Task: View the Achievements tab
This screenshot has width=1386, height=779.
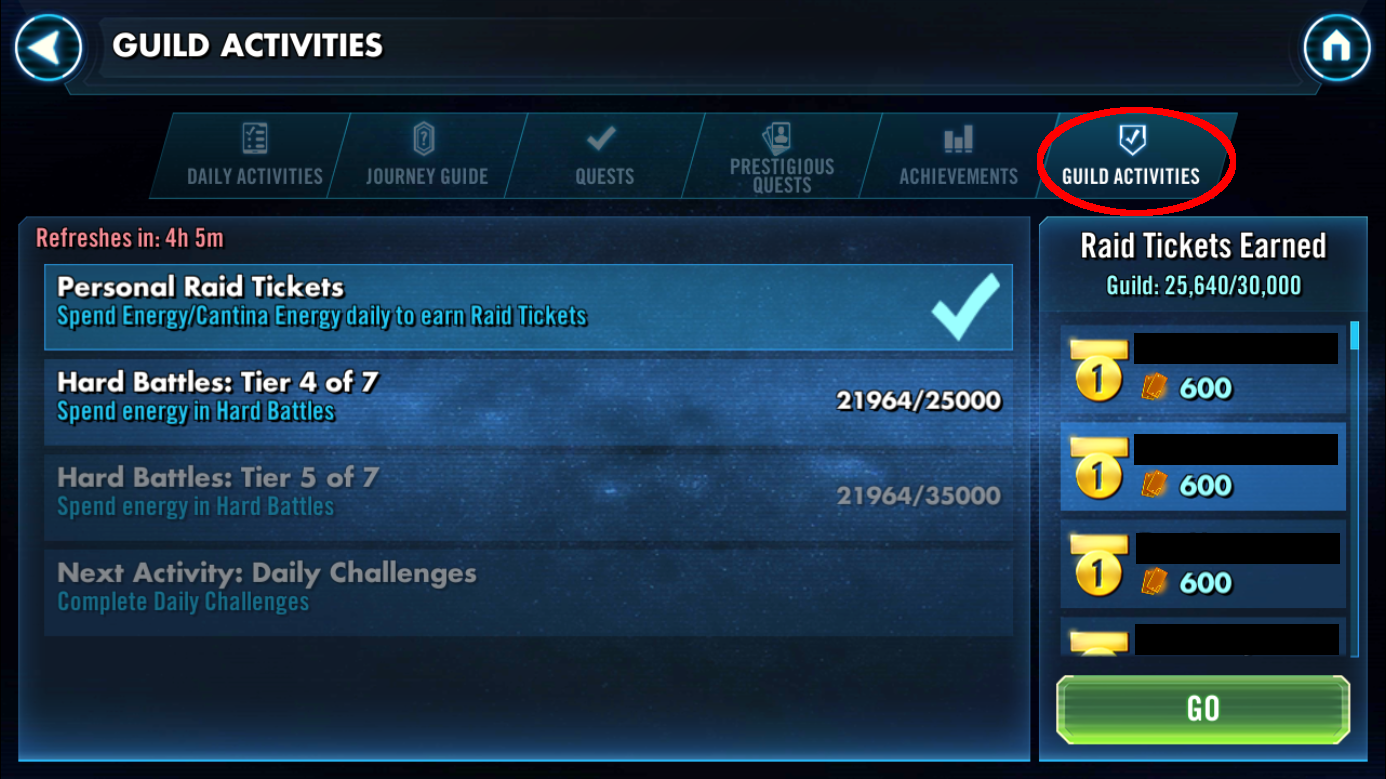Action: click(x=957, y=156)
